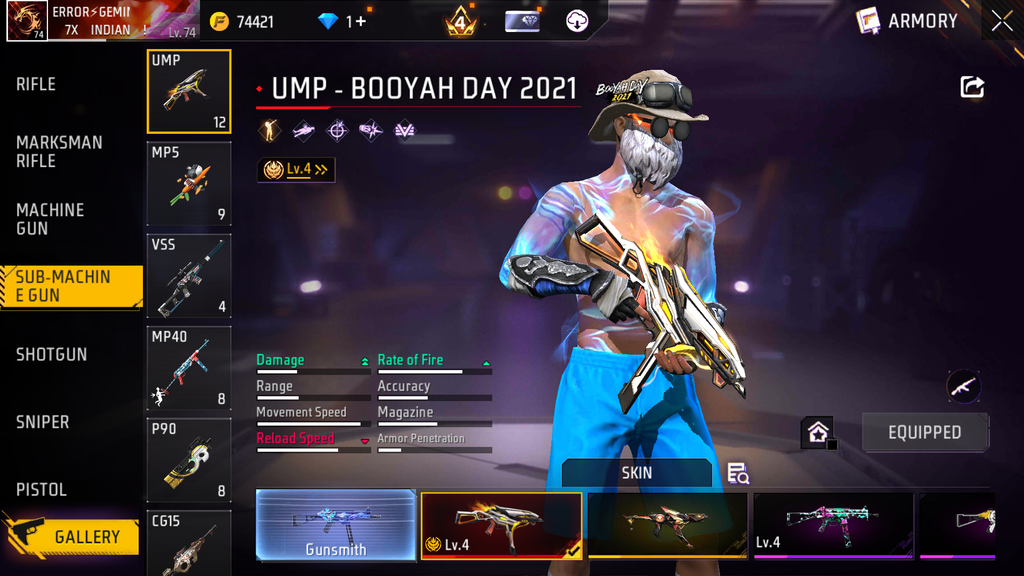Open the skin search filter icon
This screenshot has width=1024, height=576.
click(x=738, y=473)
